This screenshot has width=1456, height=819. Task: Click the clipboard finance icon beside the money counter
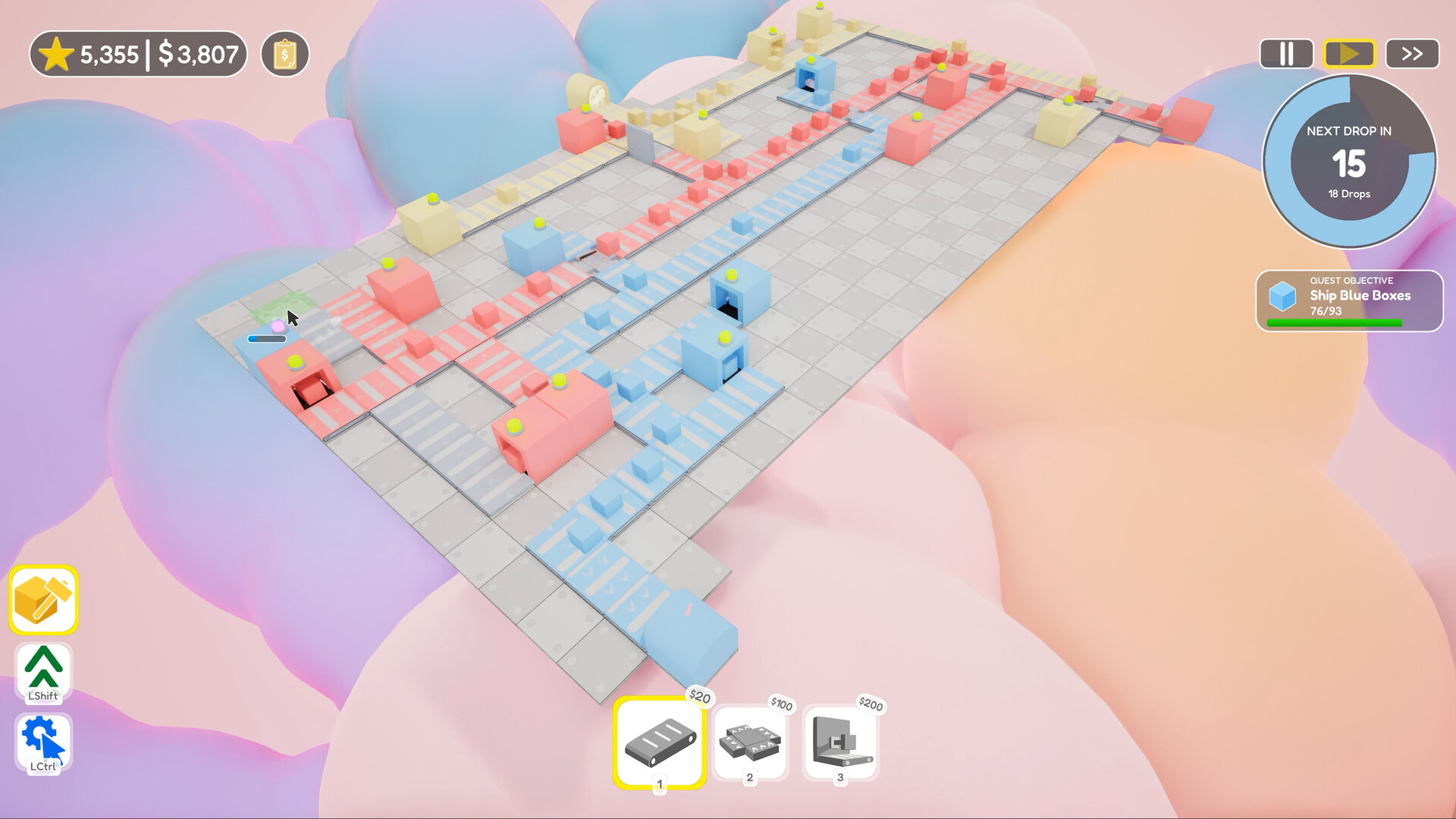pos(284,53)
